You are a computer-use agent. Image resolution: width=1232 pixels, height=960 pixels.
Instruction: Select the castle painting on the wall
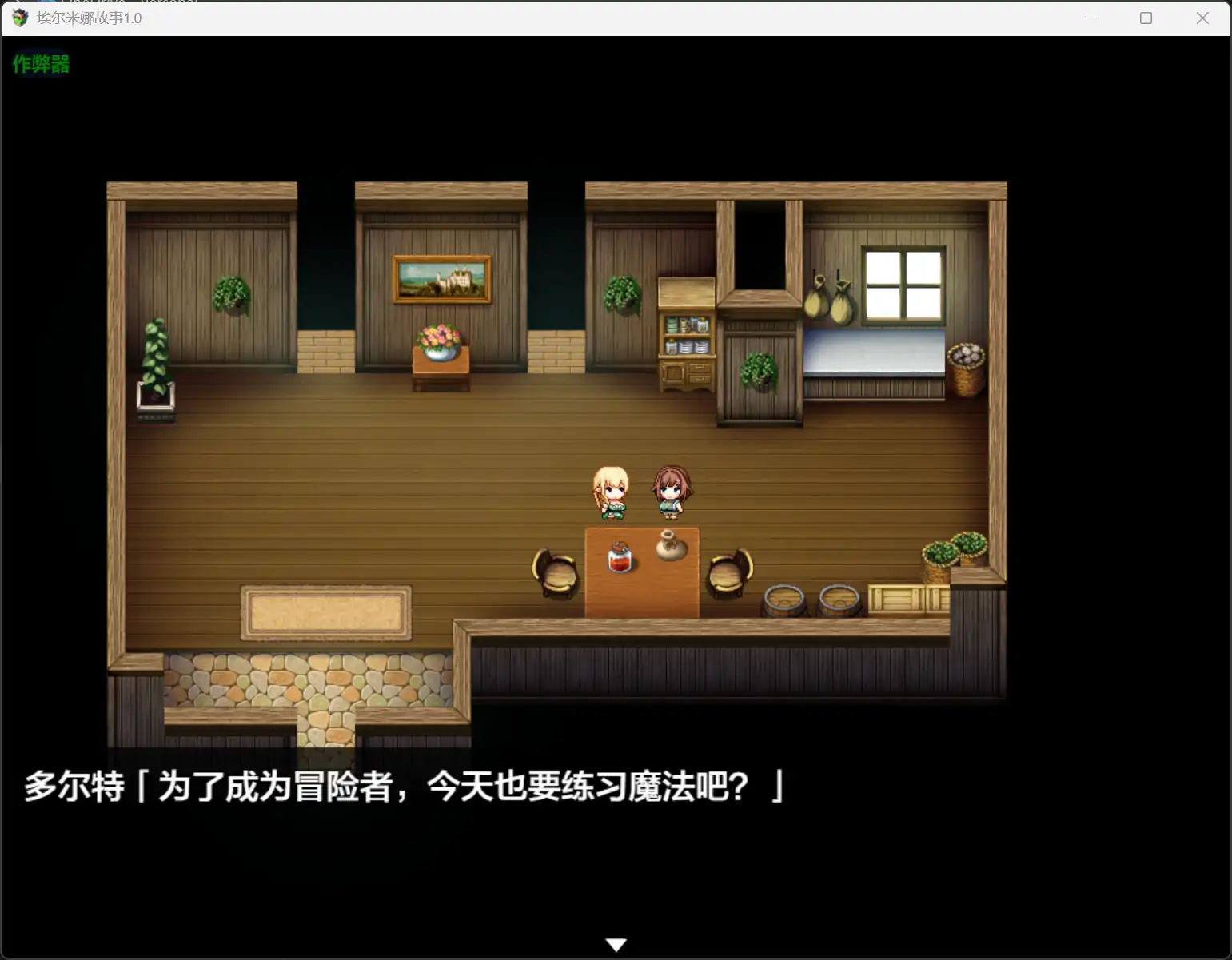pos(441,280)
